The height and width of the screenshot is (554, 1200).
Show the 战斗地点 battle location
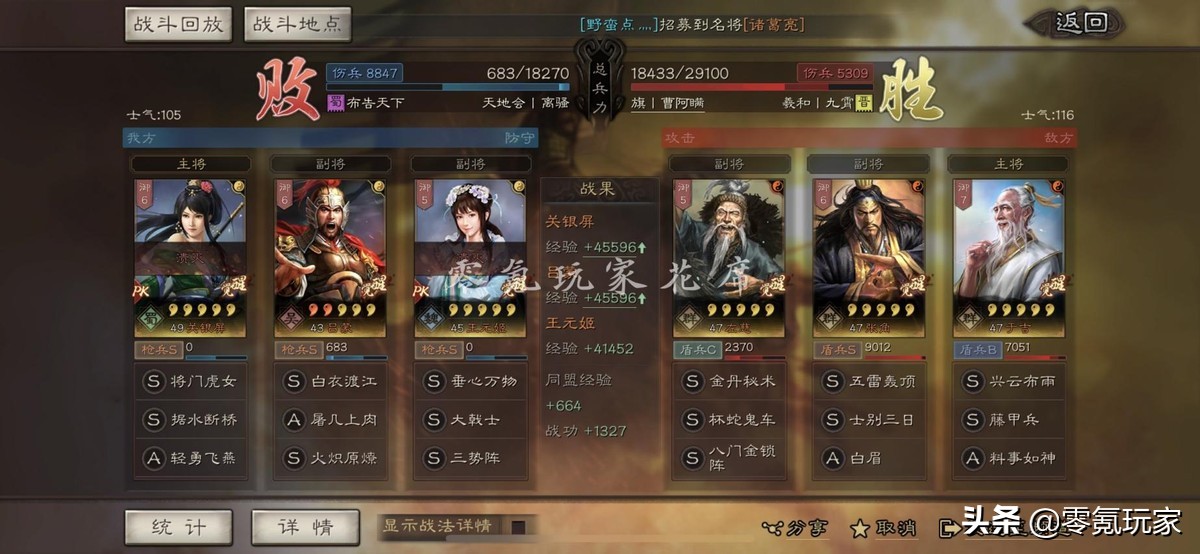click(297, 24)
